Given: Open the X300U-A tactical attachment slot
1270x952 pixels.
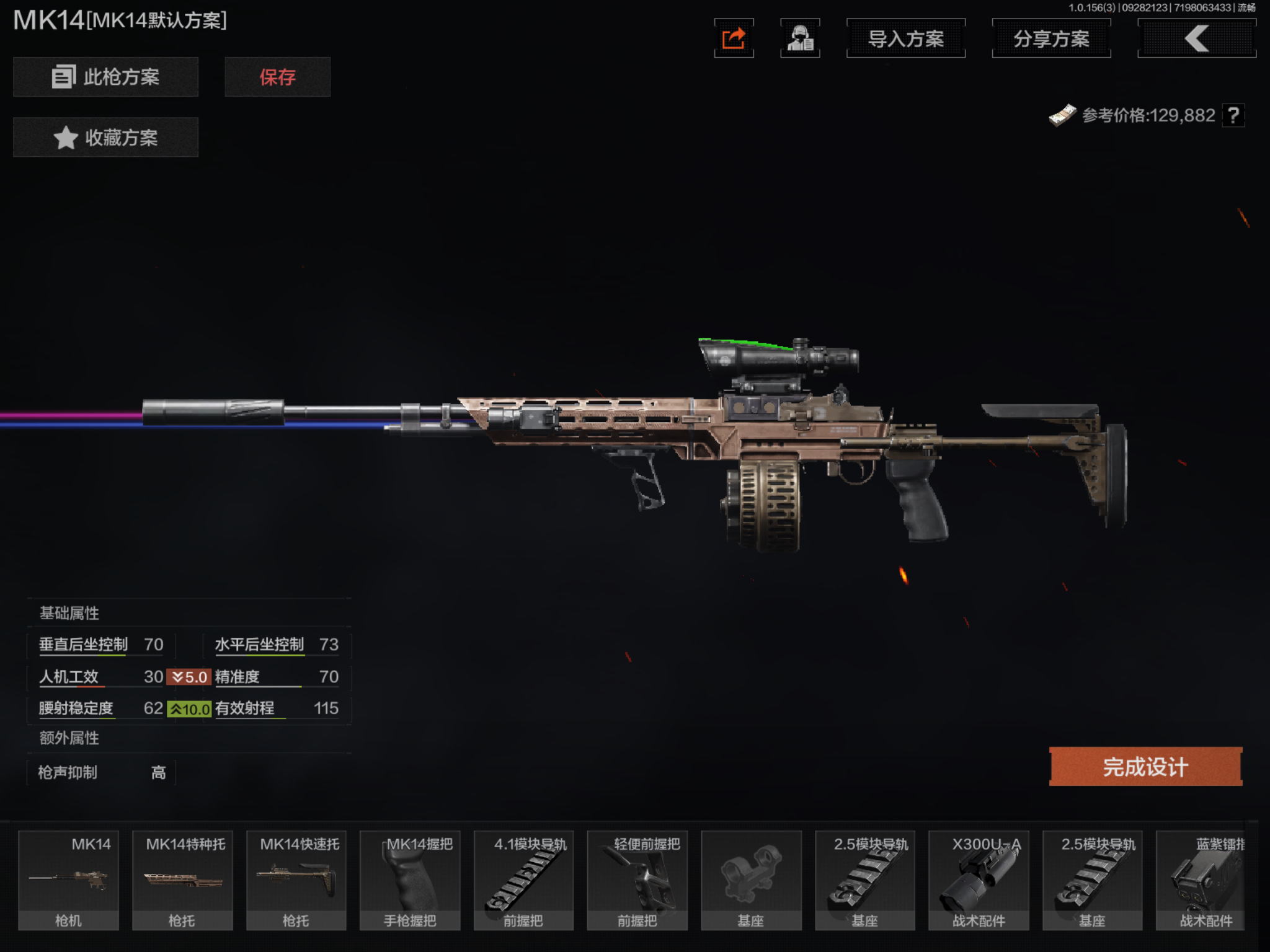Looking at the screenshot, I should [x=979, y=880].
